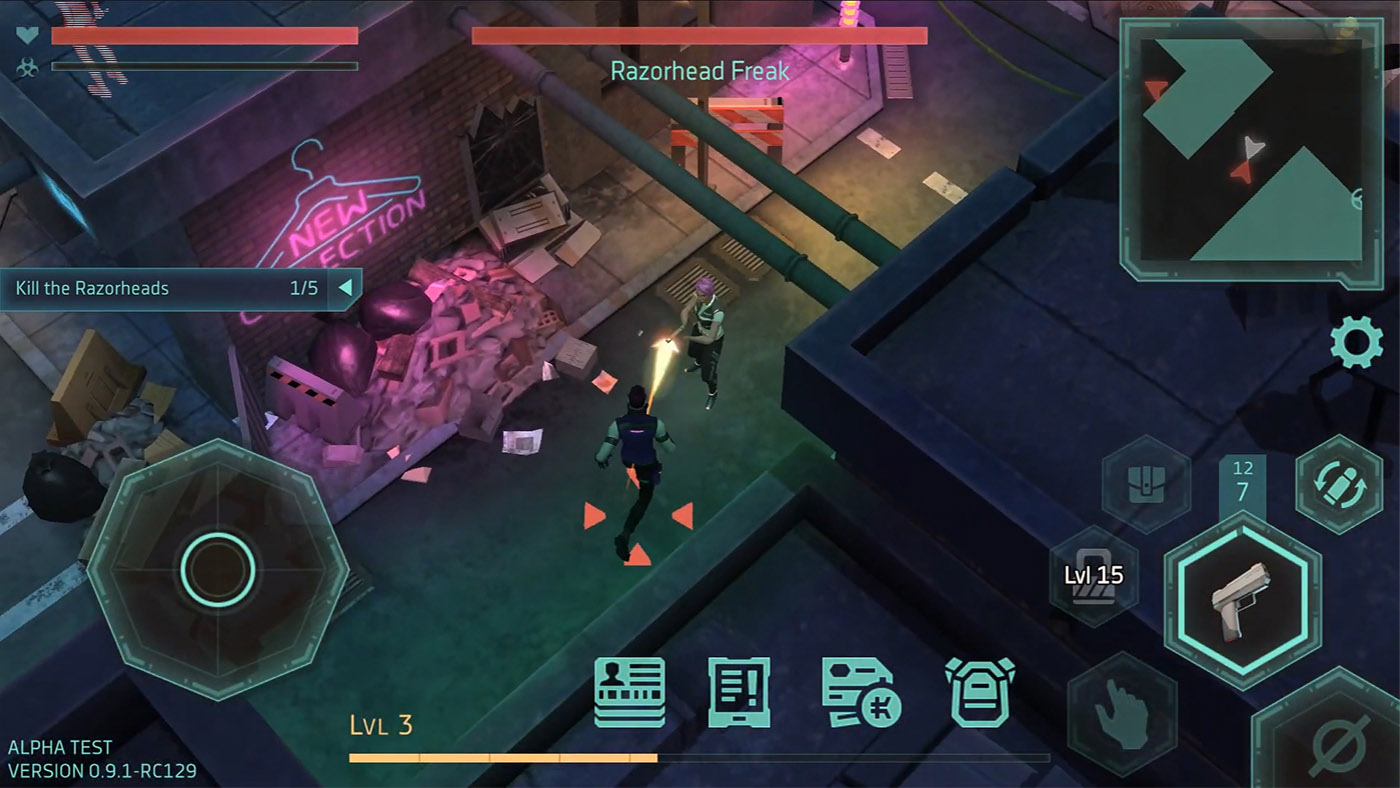
Task: Open the character profile ID card icon
Action: tap(630, 690)
